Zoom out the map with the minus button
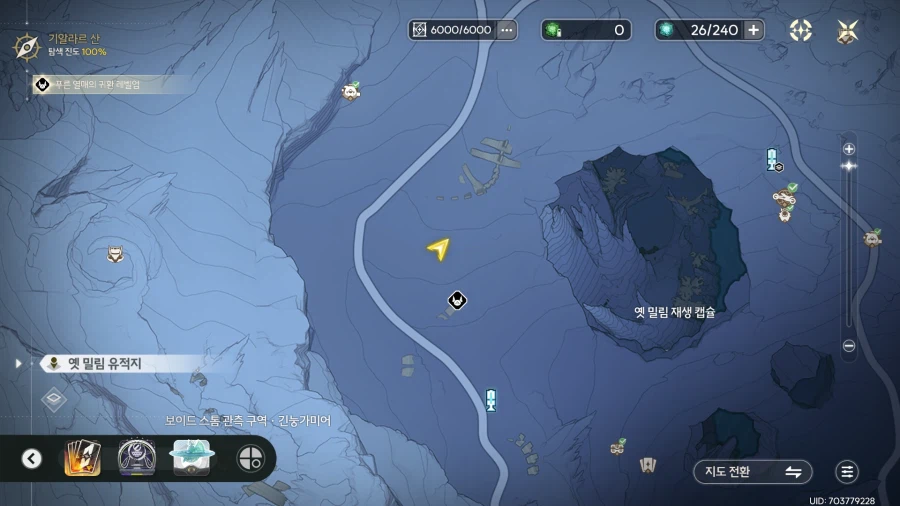 coord(849,346)
